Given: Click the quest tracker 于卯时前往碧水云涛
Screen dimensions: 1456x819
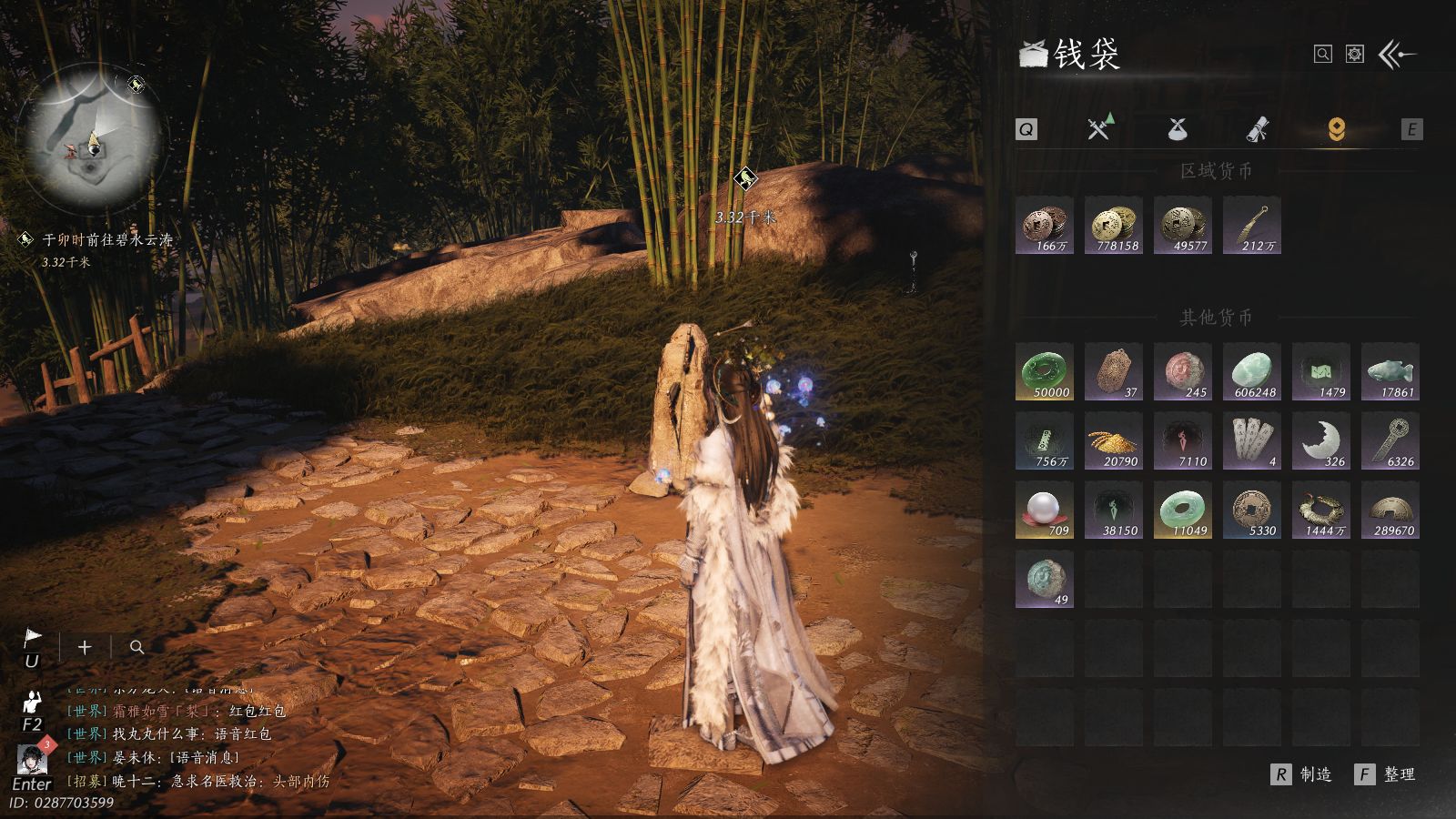Looking at the screenshot, I should click(x=106, y=240).
